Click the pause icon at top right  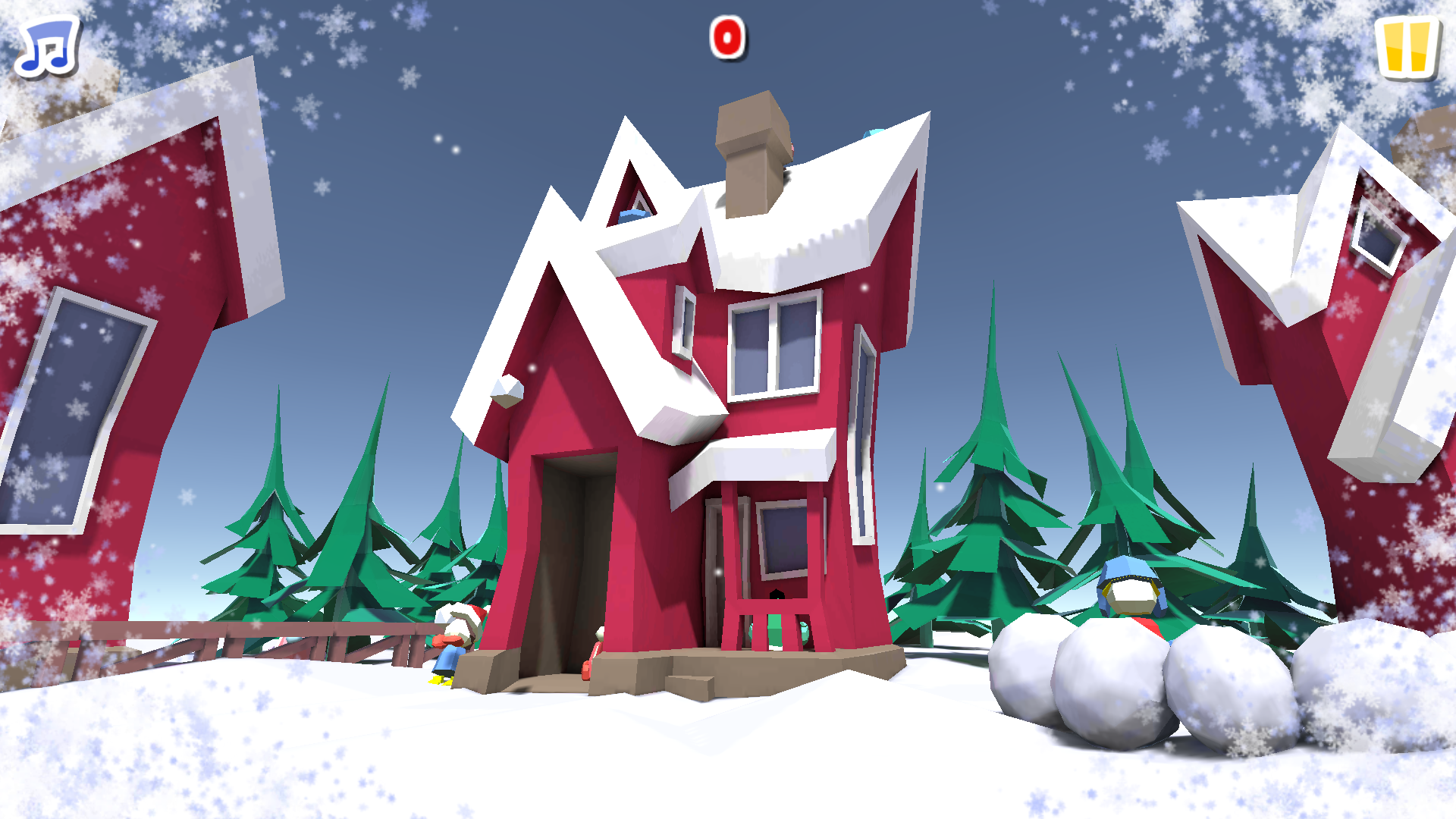tap(1408, 47)
